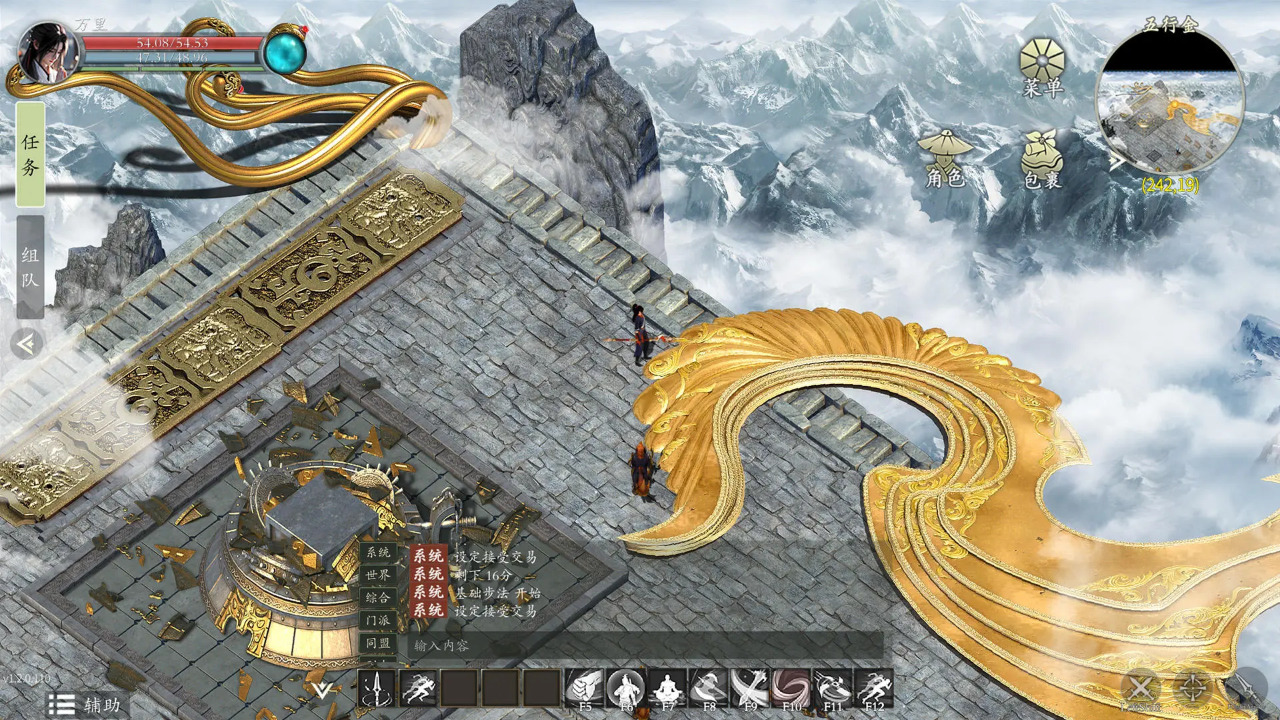1280x720 pixels.
Task: Switch chat to the 系统 channel
Action: (378, 553)
